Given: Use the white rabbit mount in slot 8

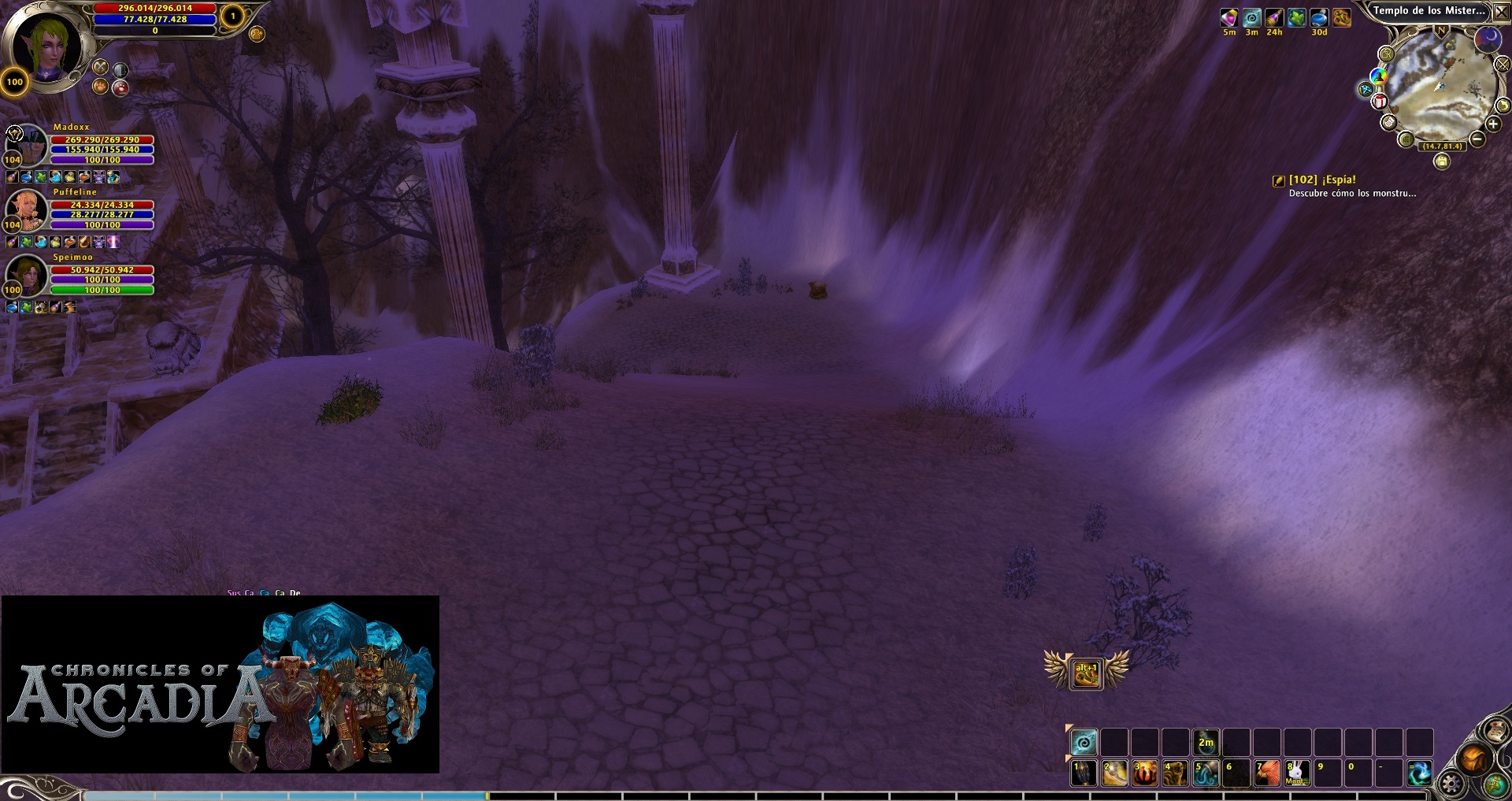Looking at the screenshot, I should pos(1297,773).
